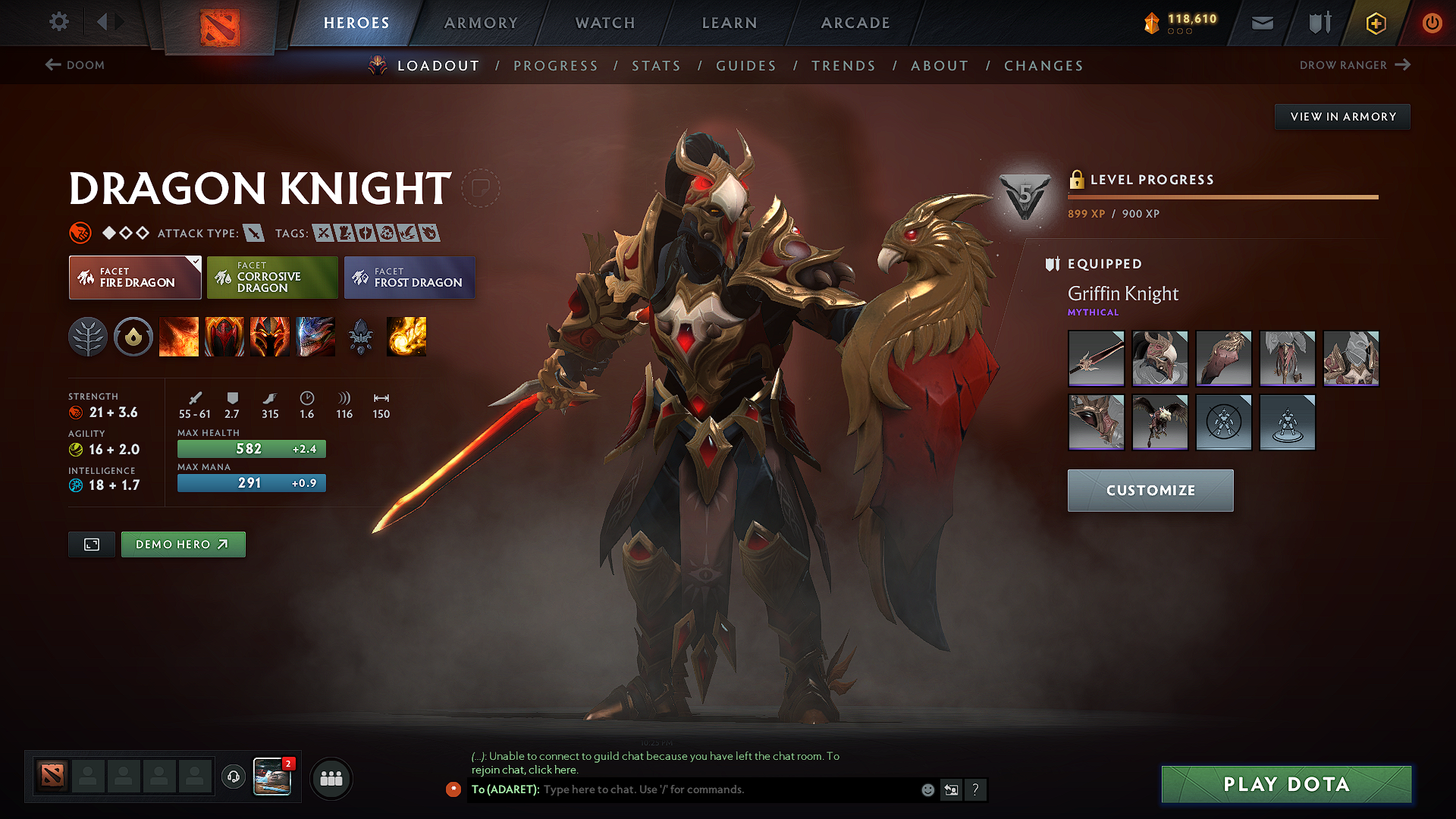Select the Fire Dragon facet
The width and height of the screenshot is (1456, 819).
[135, 278]
